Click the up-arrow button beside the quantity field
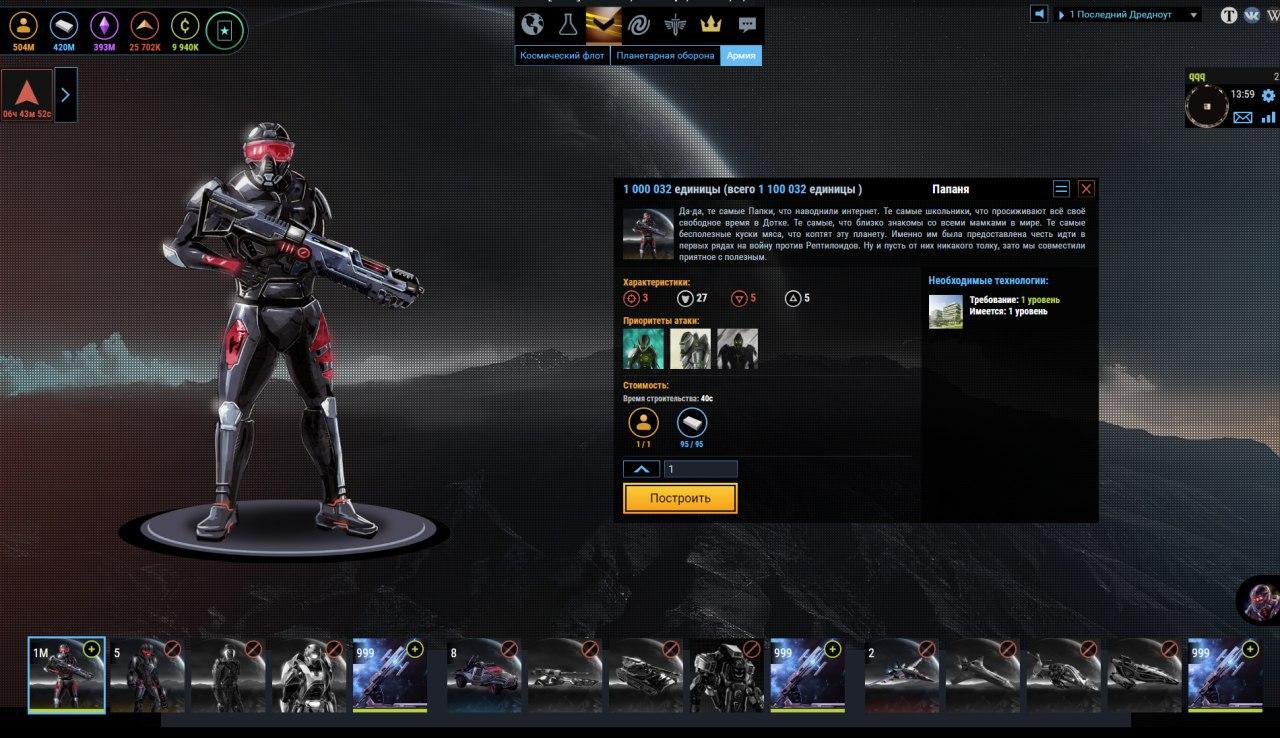 pyautogui.click(x=641, y=469)
